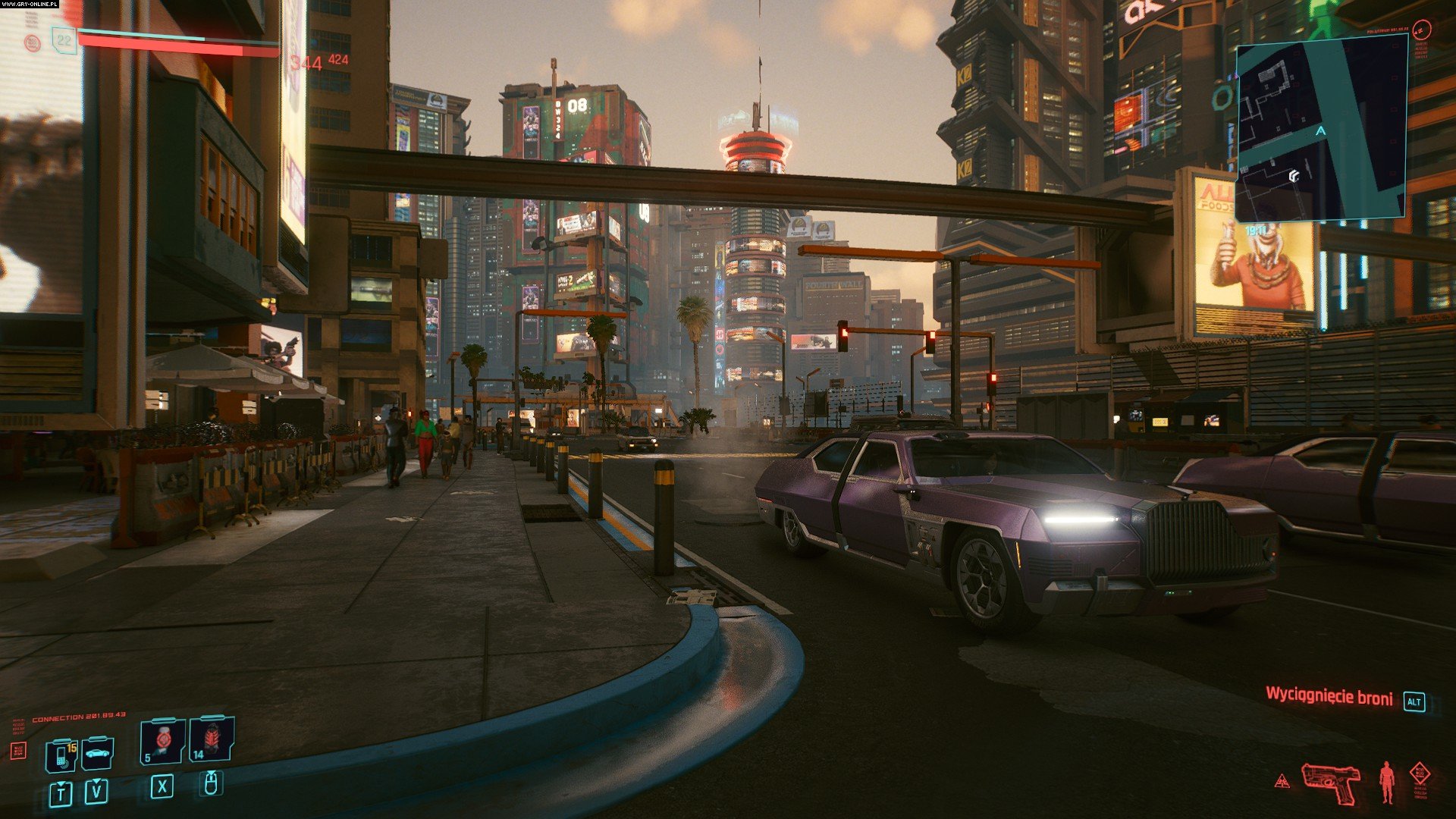Viewport: 1456px width, 819px height.
Task: Click the player arrow marker on minimap
Action: click(x=1321, y=132)
